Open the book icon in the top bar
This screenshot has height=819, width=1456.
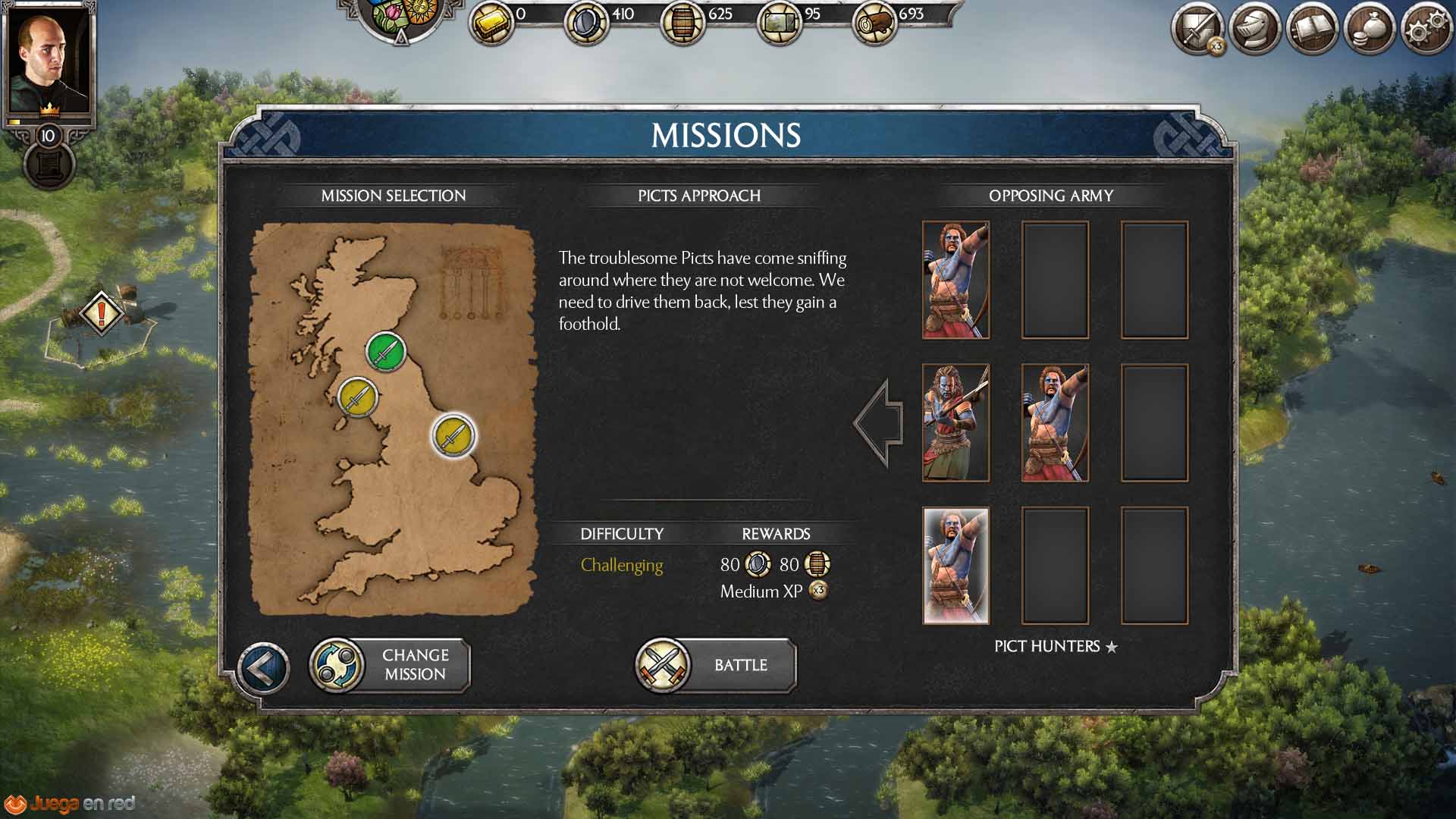pos(1312,30)
